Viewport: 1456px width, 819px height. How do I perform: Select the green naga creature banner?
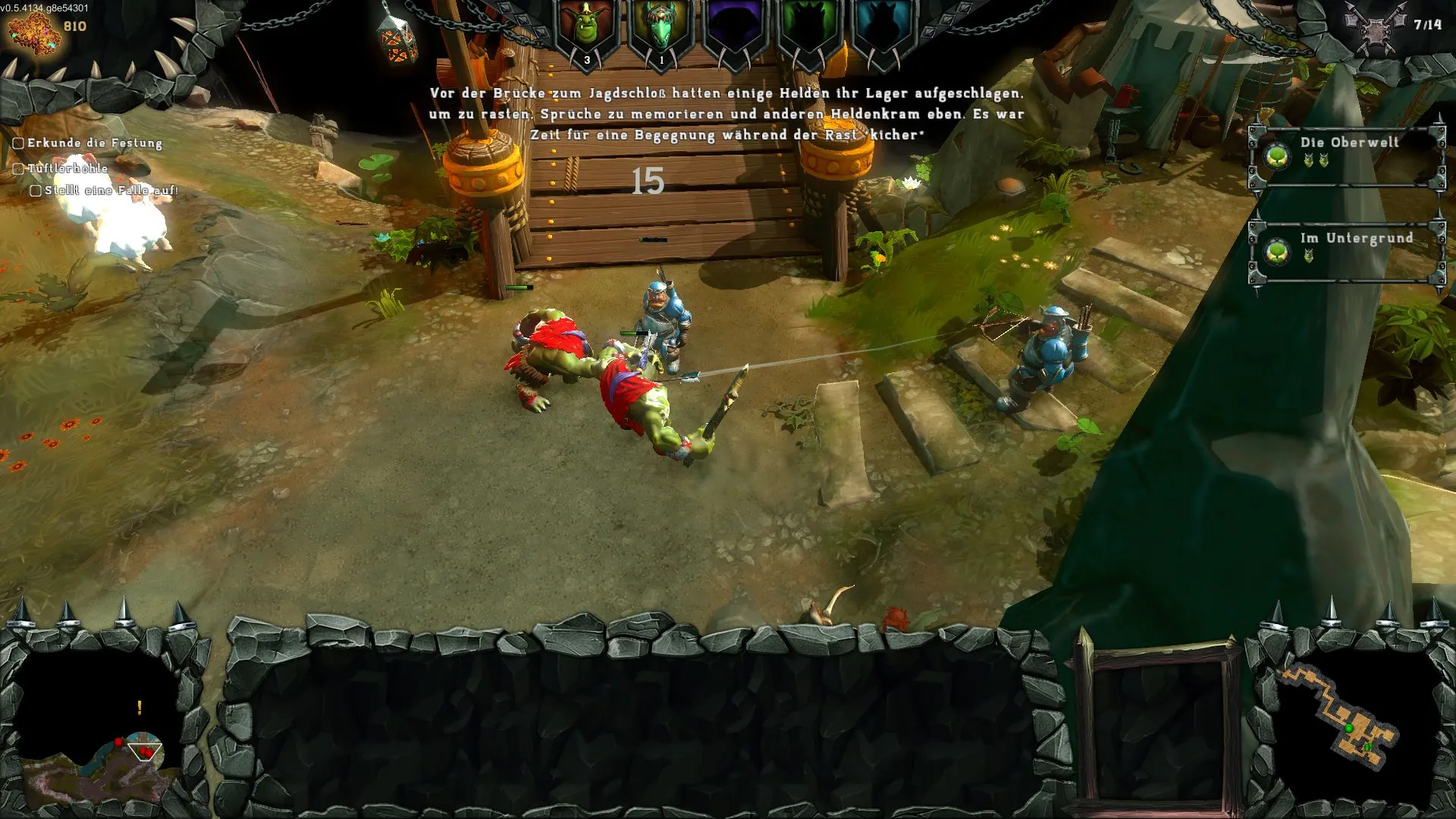[661, 30]
